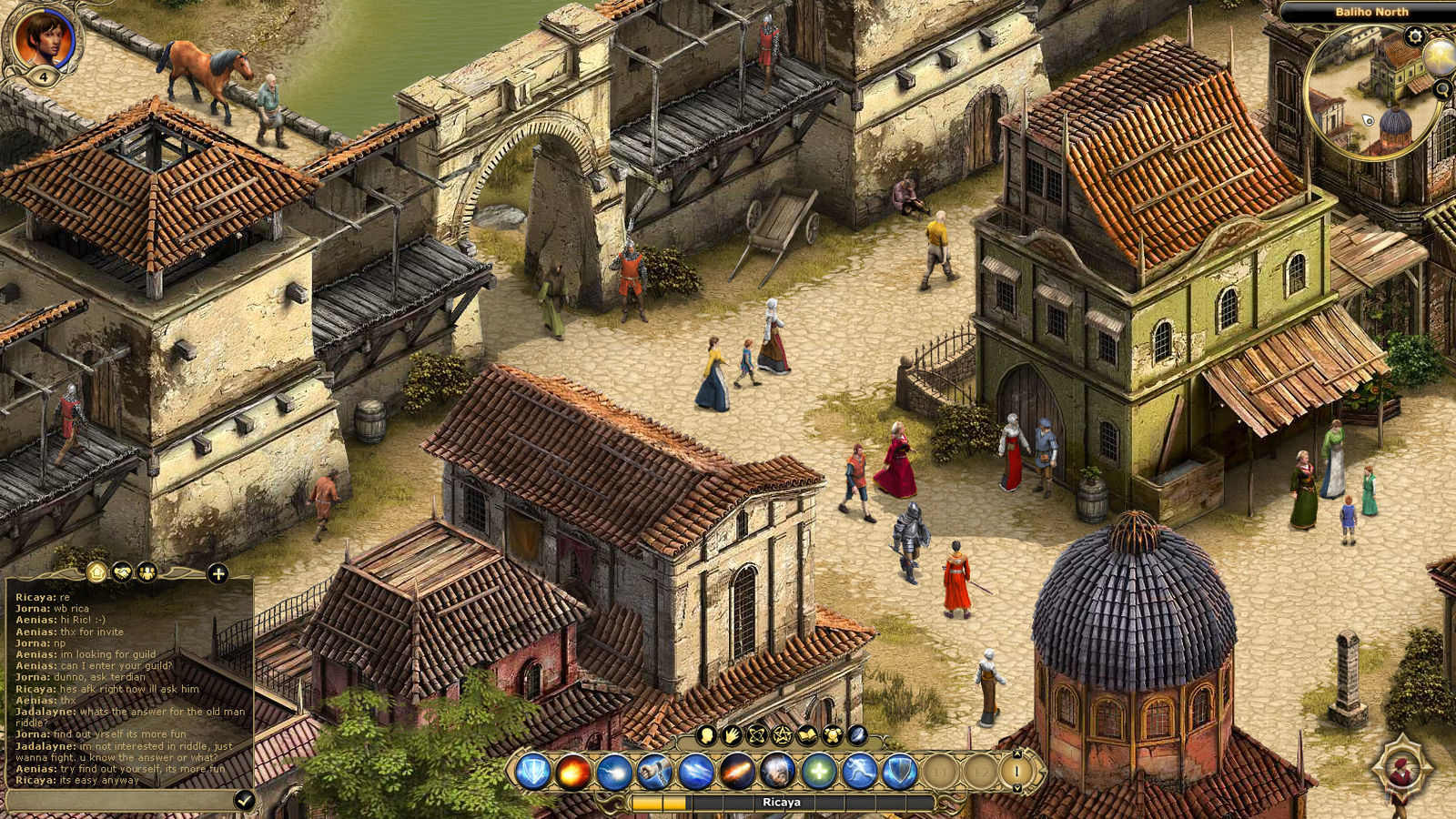Click the magnifying glass on the minimap
The width and height of the screenshot is (1456, 819).
coord(1442,89)
